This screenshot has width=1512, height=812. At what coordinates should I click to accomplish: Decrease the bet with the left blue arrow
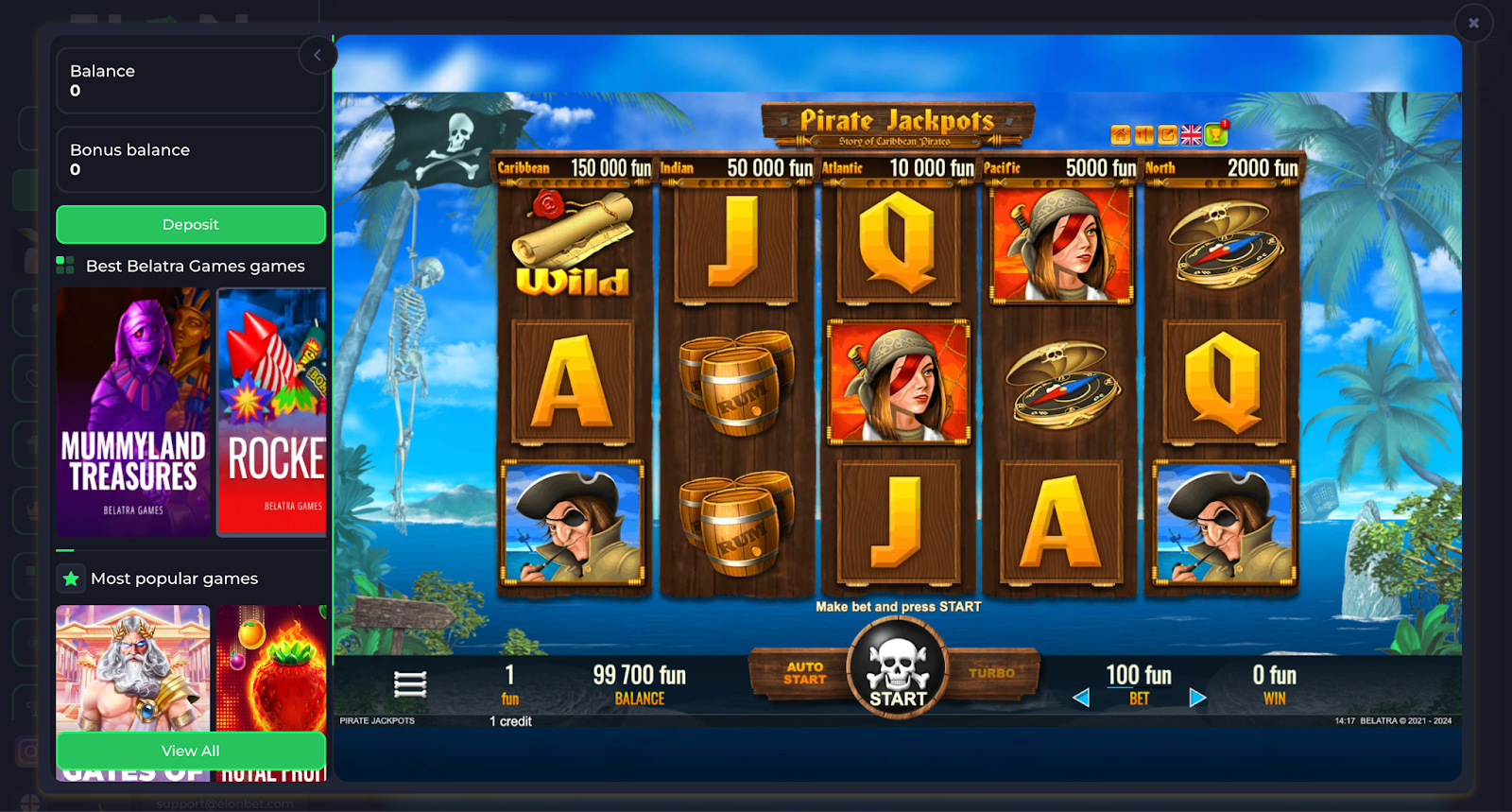pos(1082,697)
